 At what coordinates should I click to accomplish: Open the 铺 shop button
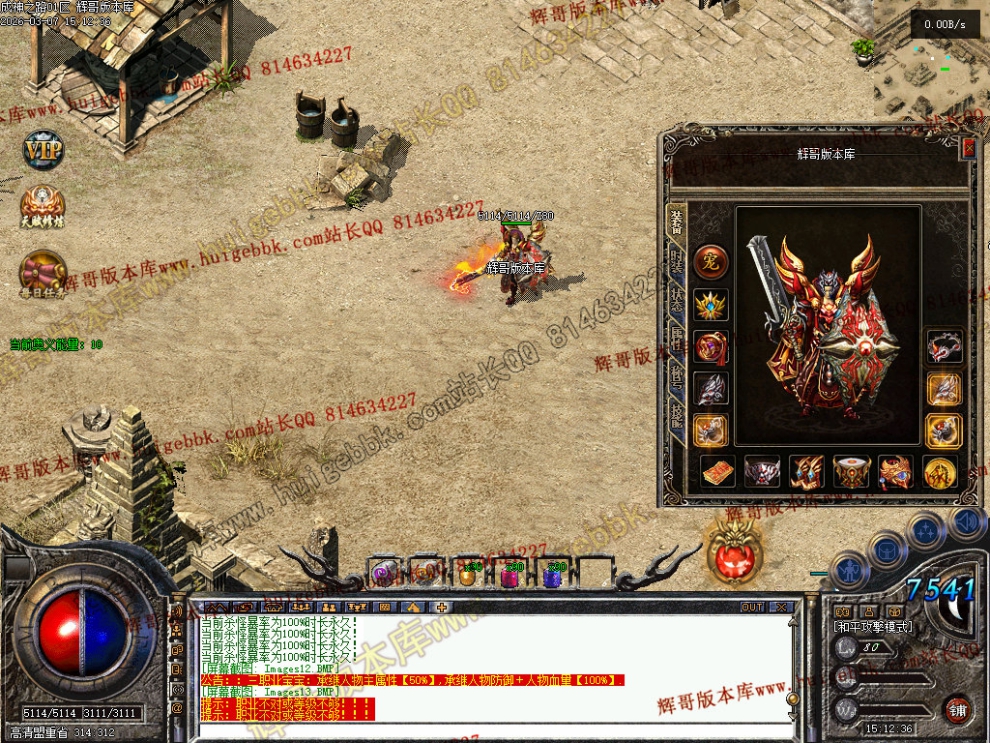[x=958, y=711]
